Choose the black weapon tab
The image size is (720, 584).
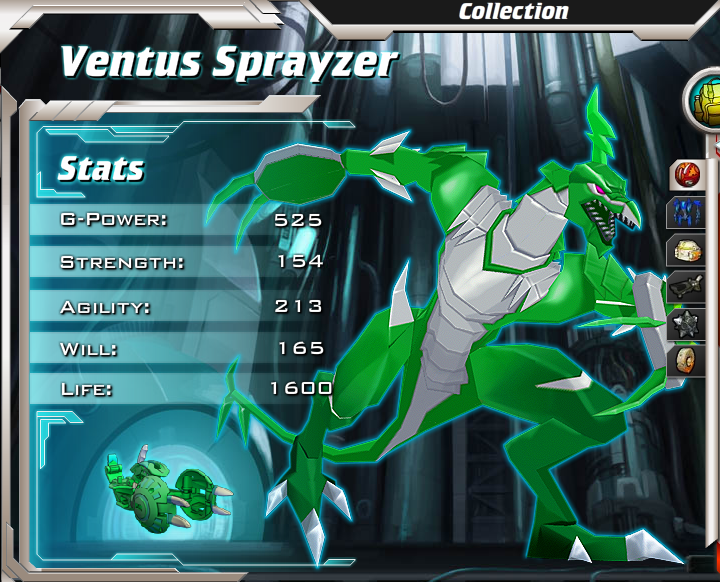tap(688, 287)
